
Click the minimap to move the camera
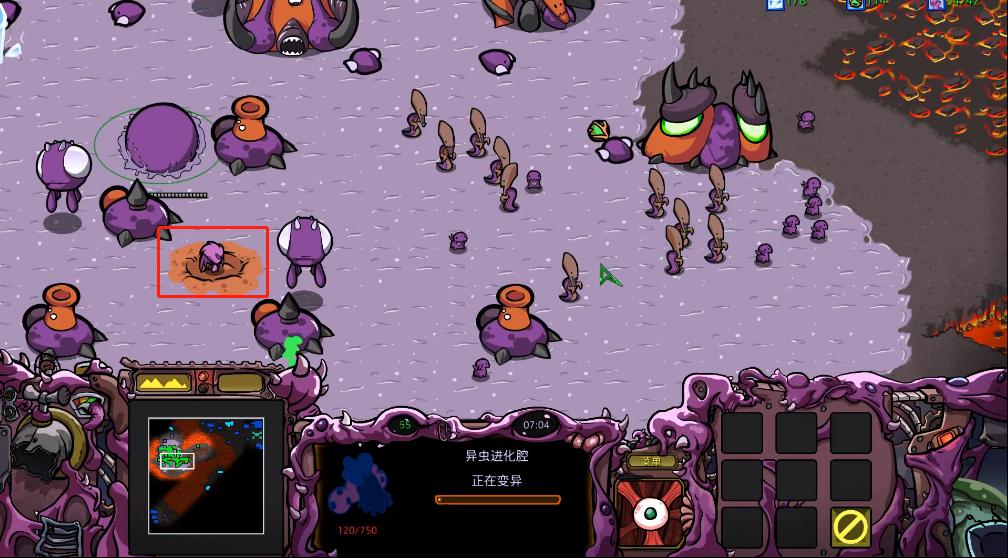206,474
